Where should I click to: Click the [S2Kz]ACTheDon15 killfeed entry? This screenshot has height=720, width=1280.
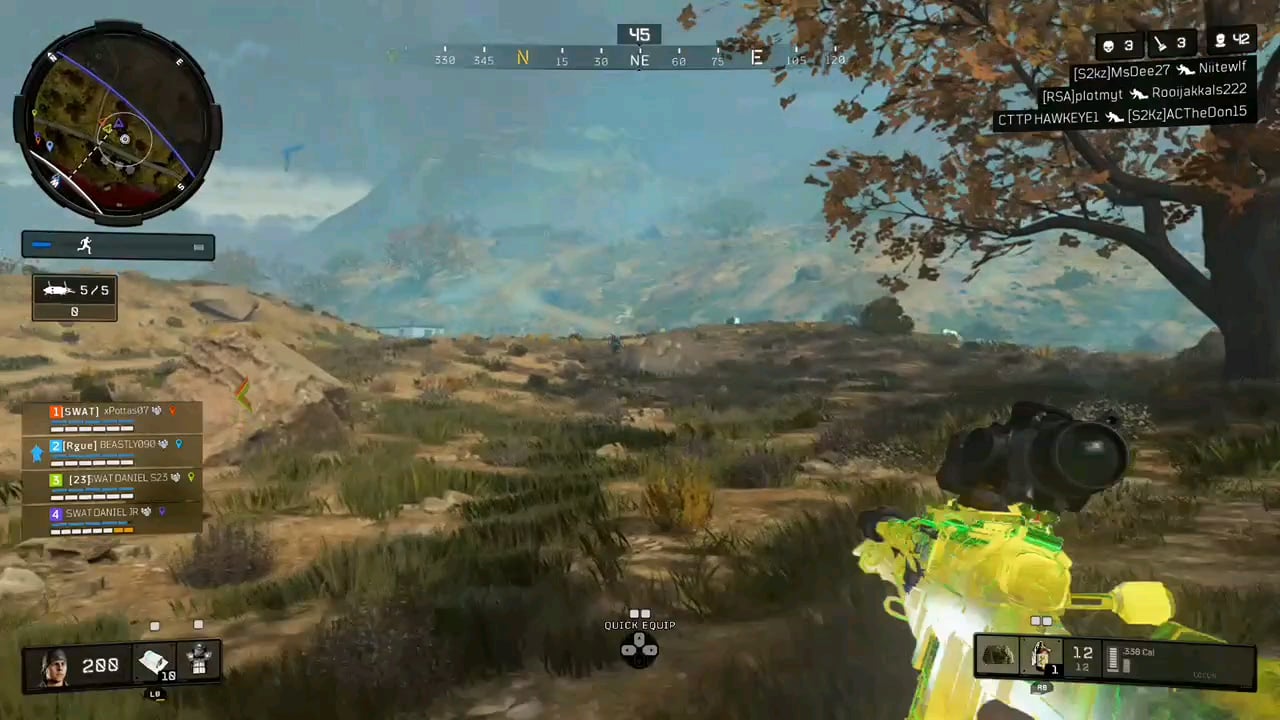click(1188, 112)
